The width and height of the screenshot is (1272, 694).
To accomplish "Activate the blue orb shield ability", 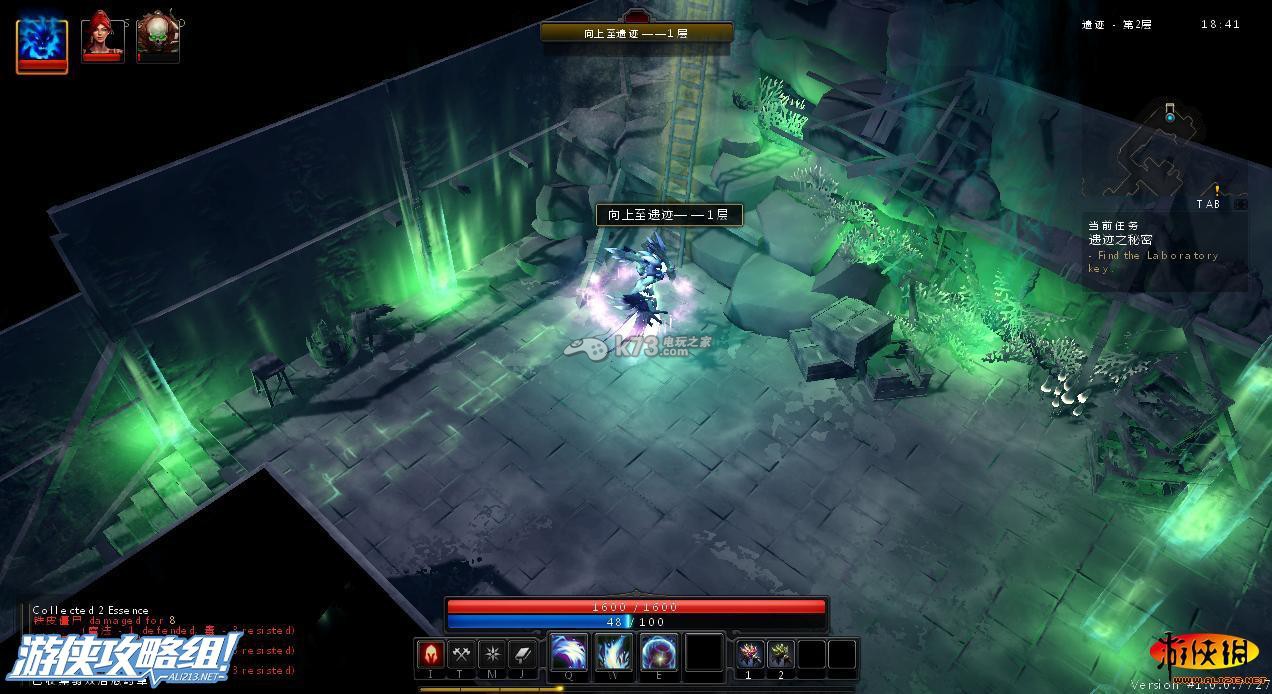I will click(659, 654).
